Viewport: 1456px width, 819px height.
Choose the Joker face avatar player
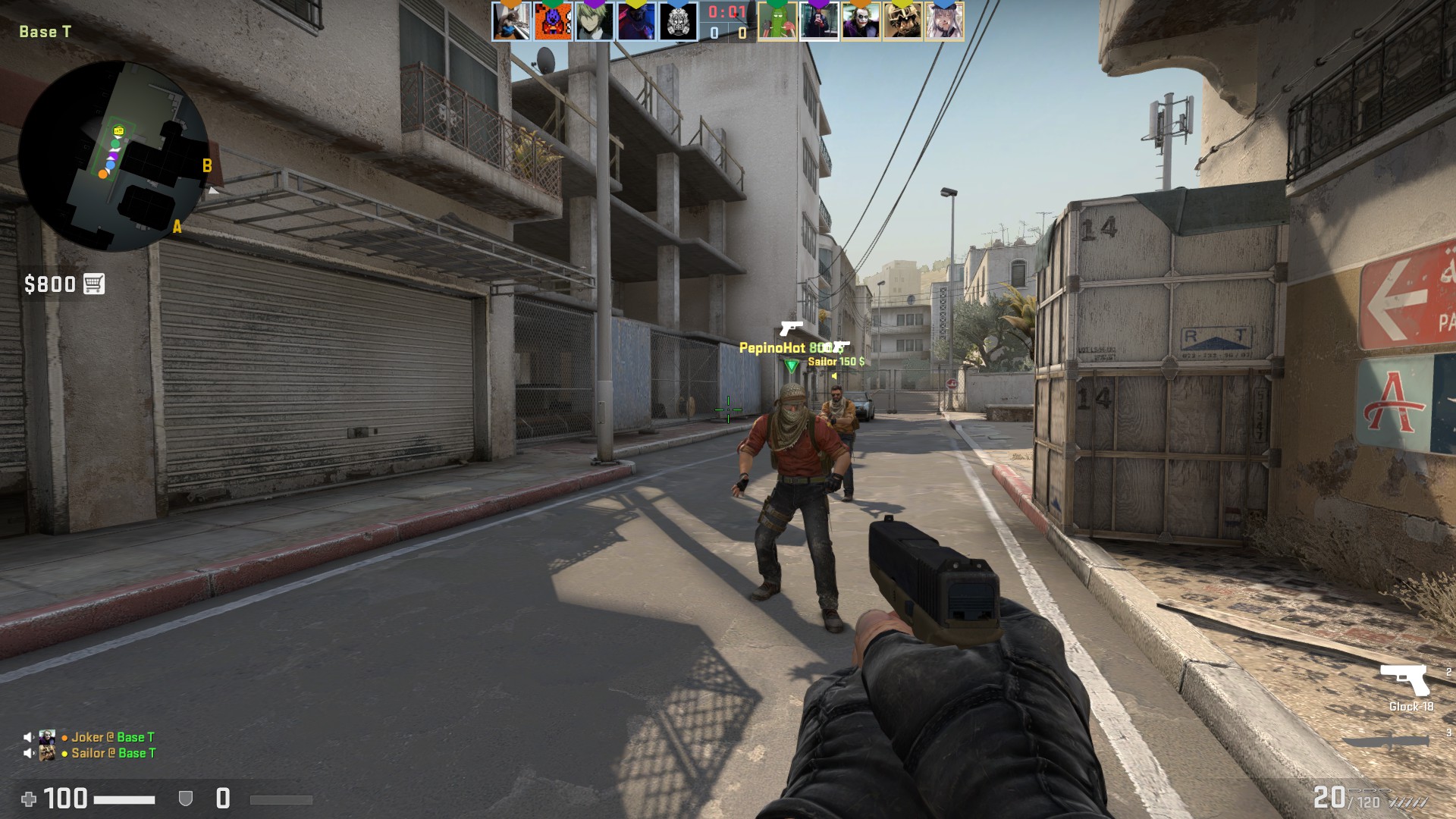click(861, 21)
